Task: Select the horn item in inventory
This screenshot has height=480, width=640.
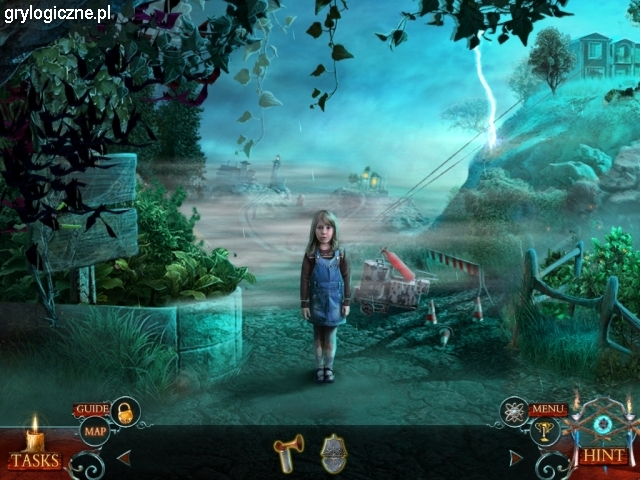Action: point(288,453)
